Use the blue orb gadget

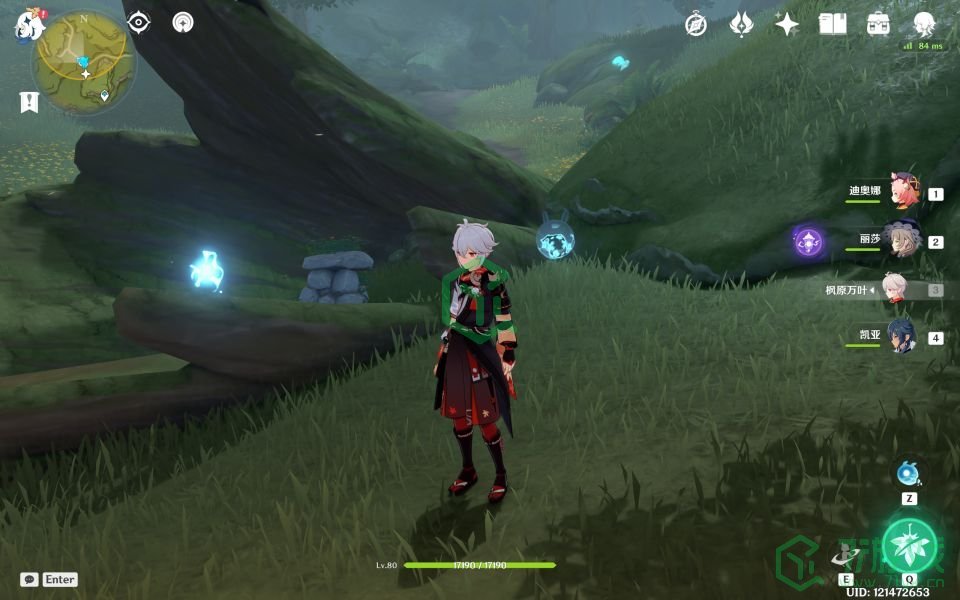pyautogui.click(x=908, y=473)
